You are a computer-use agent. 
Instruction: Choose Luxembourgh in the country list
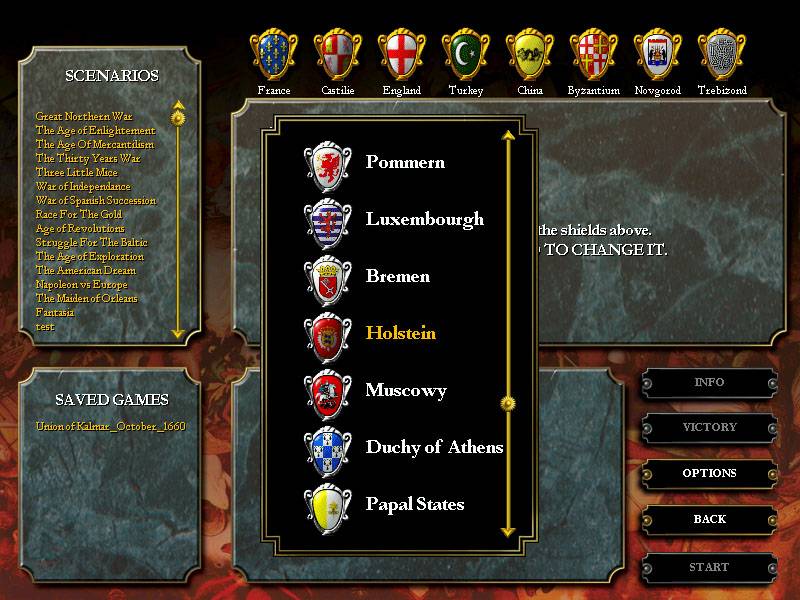tap(424, 219)
